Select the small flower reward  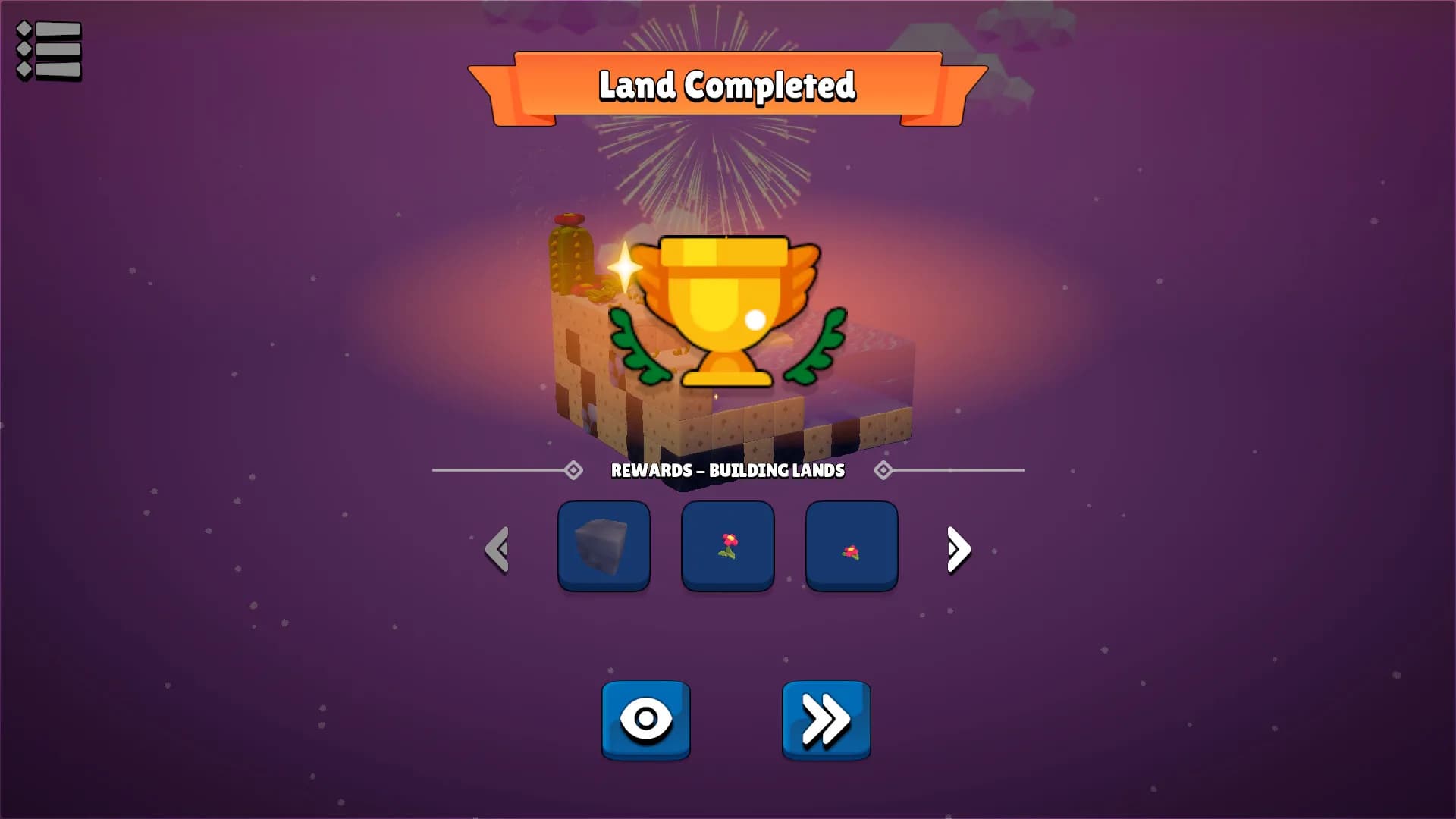pyautogui.click(x=851, y=546)
